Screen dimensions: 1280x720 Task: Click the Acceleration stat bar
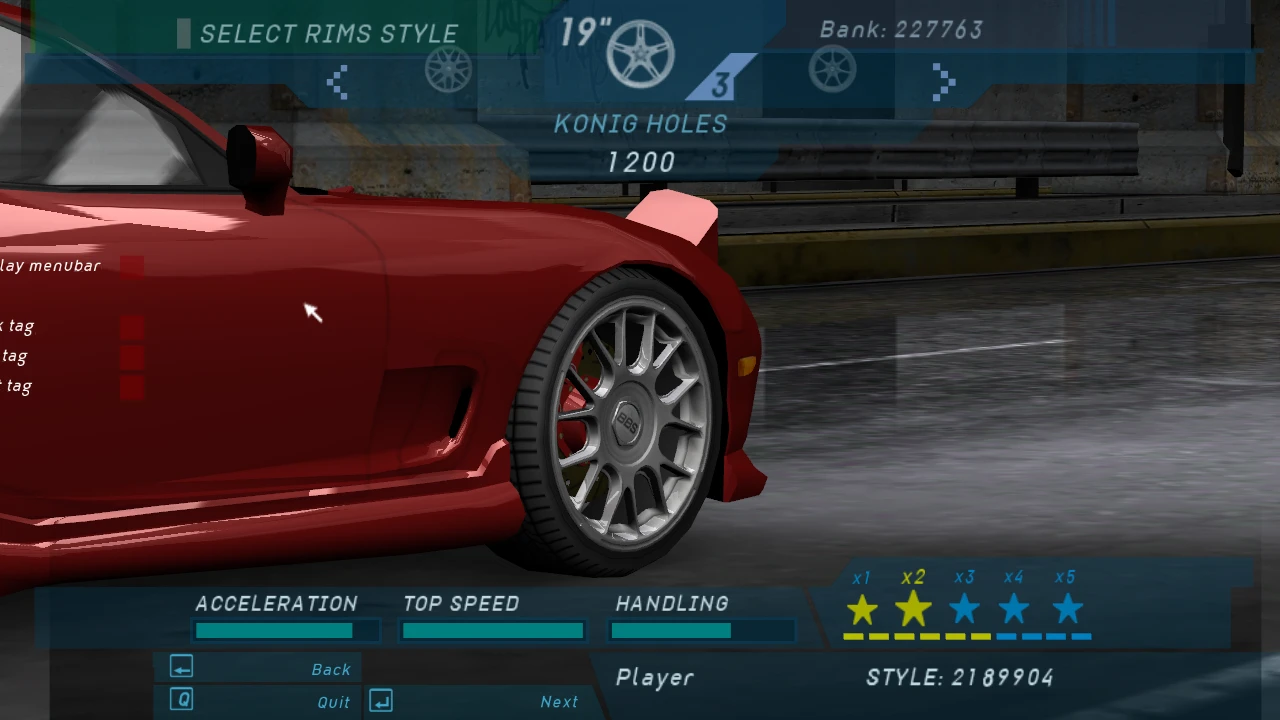(x=276, y=630)
